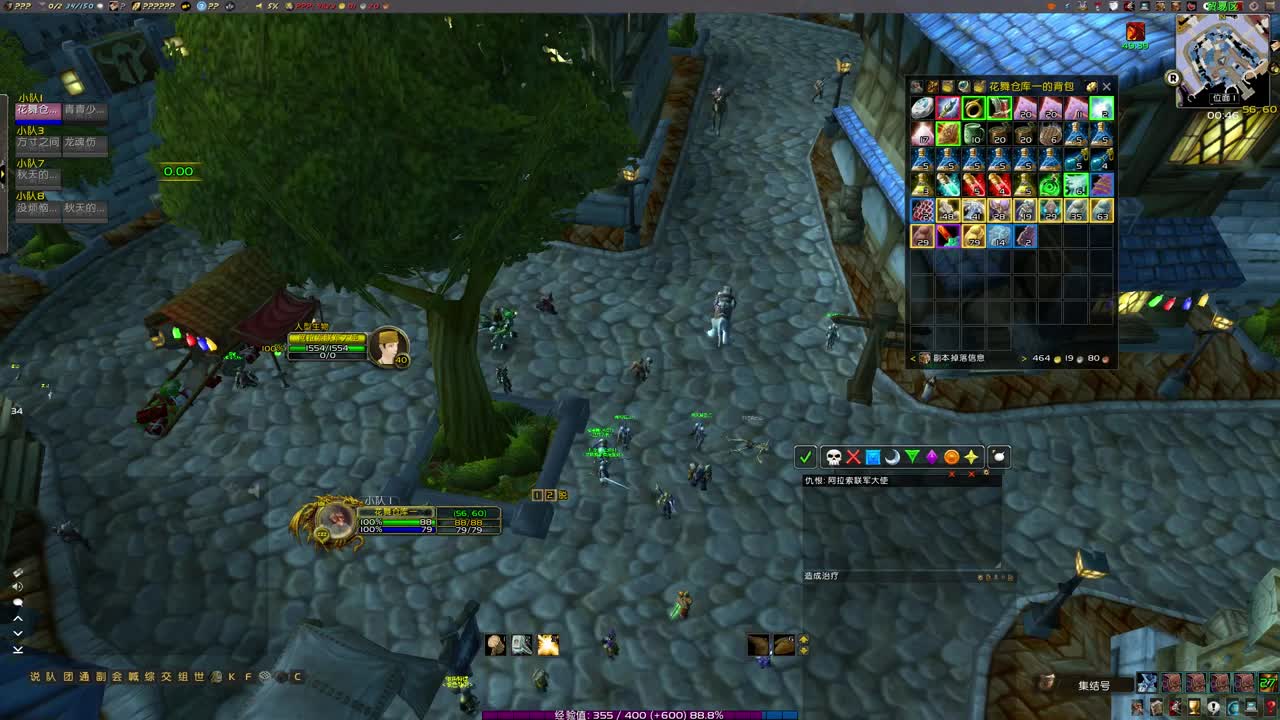Toggle ready status with the green checkmark
This screenshot has height=720, width=1280.
click(807, 457)
